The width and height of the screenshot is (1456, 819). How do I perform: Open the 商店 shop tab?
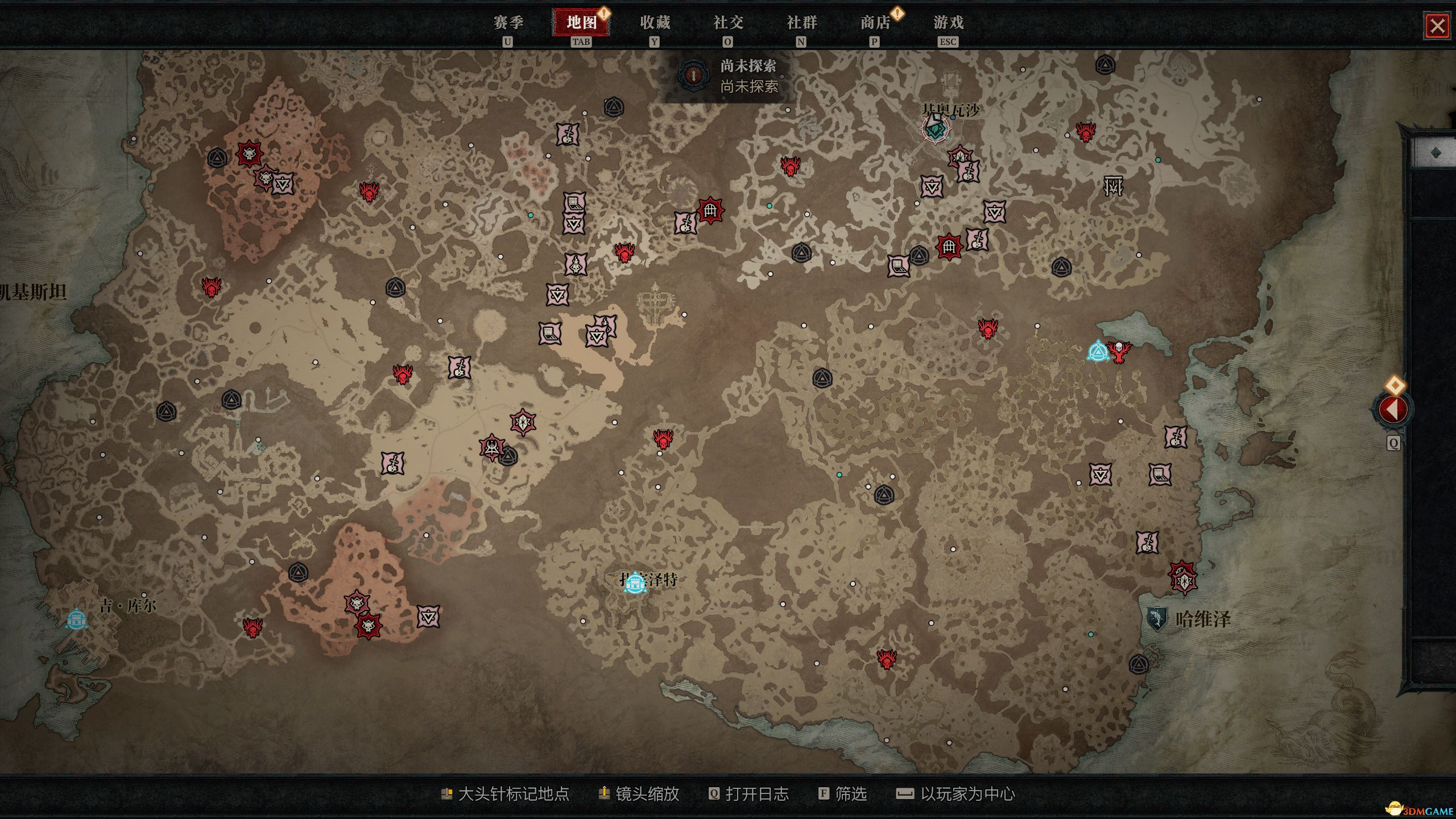(x=875, y=23)
